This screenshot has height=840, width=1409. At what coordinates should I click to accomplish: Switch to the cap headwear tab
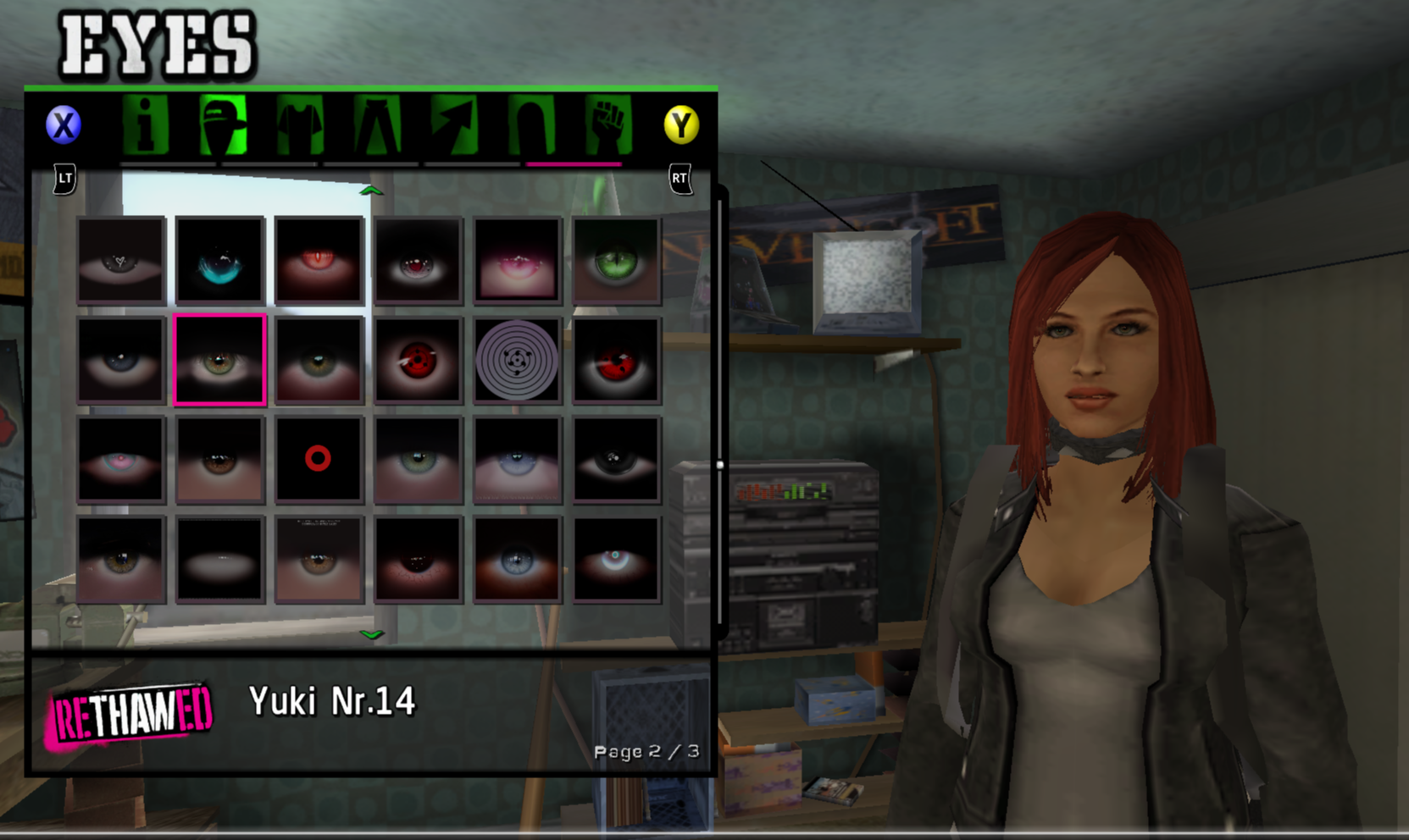click(223, 125)
